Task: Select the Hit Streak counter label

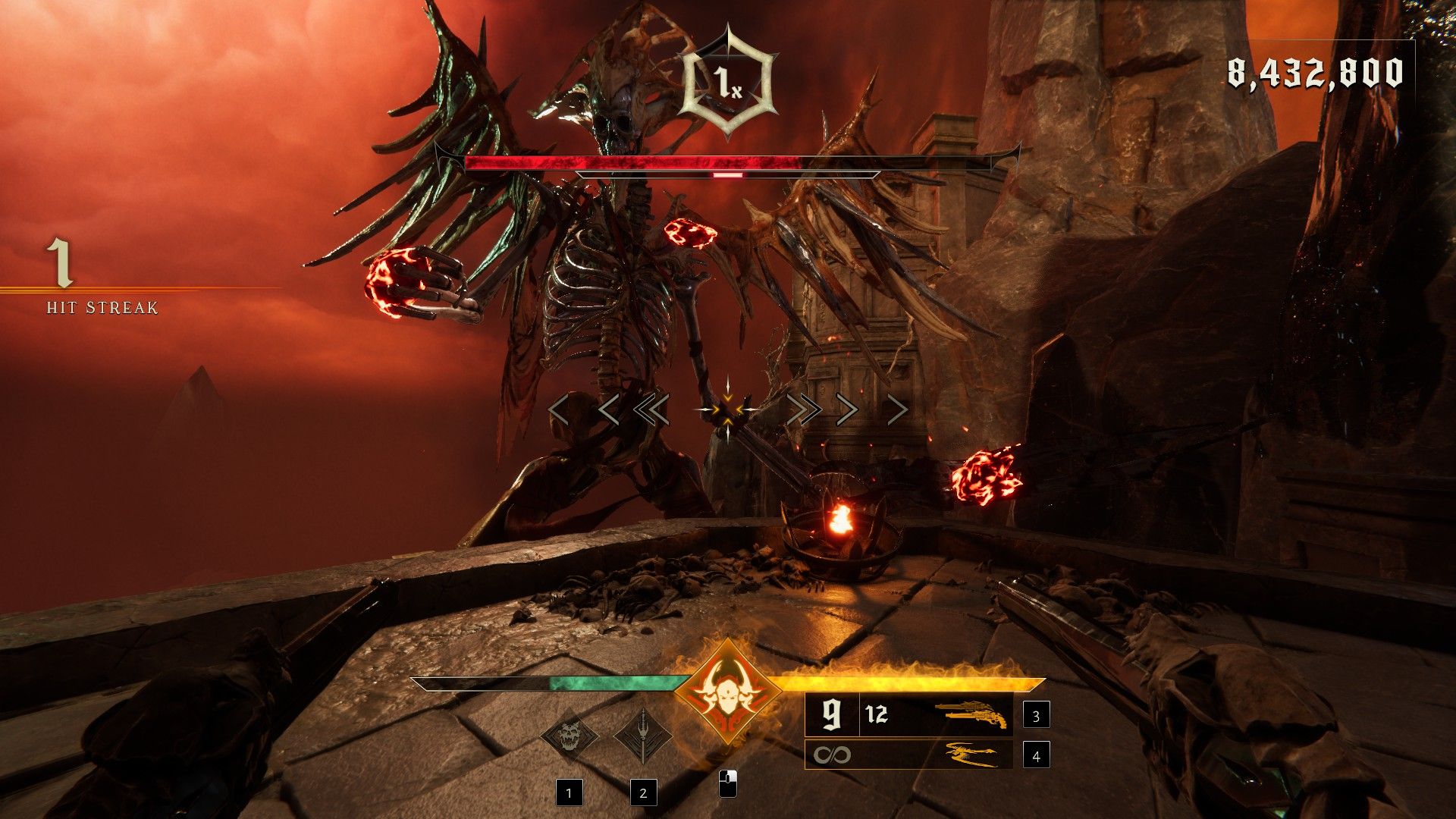Action: click(x=102, y=309)
